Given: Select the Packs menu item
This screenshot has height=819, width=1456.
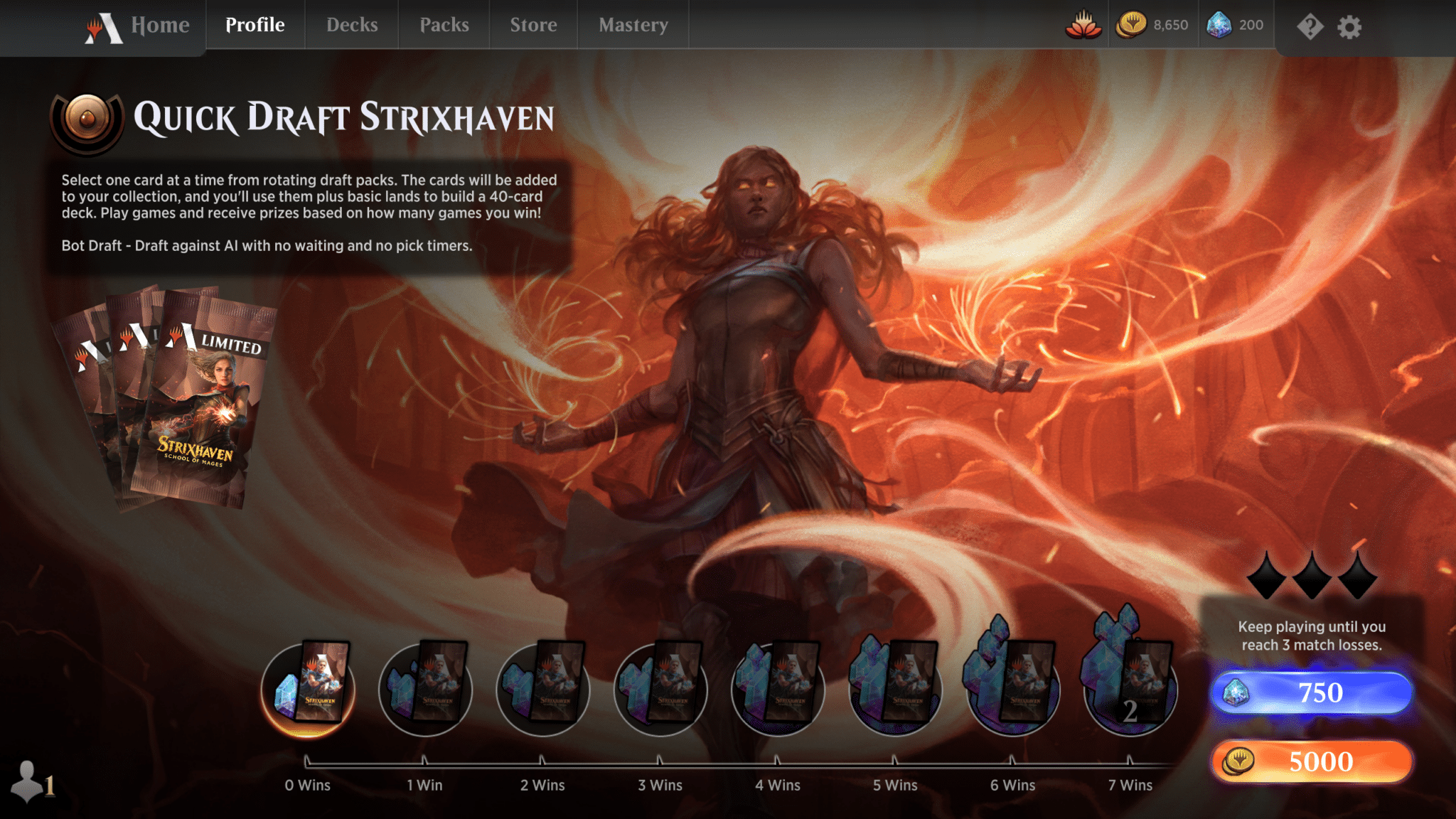Looking at the screenshot, I should (x=444, y=25).
